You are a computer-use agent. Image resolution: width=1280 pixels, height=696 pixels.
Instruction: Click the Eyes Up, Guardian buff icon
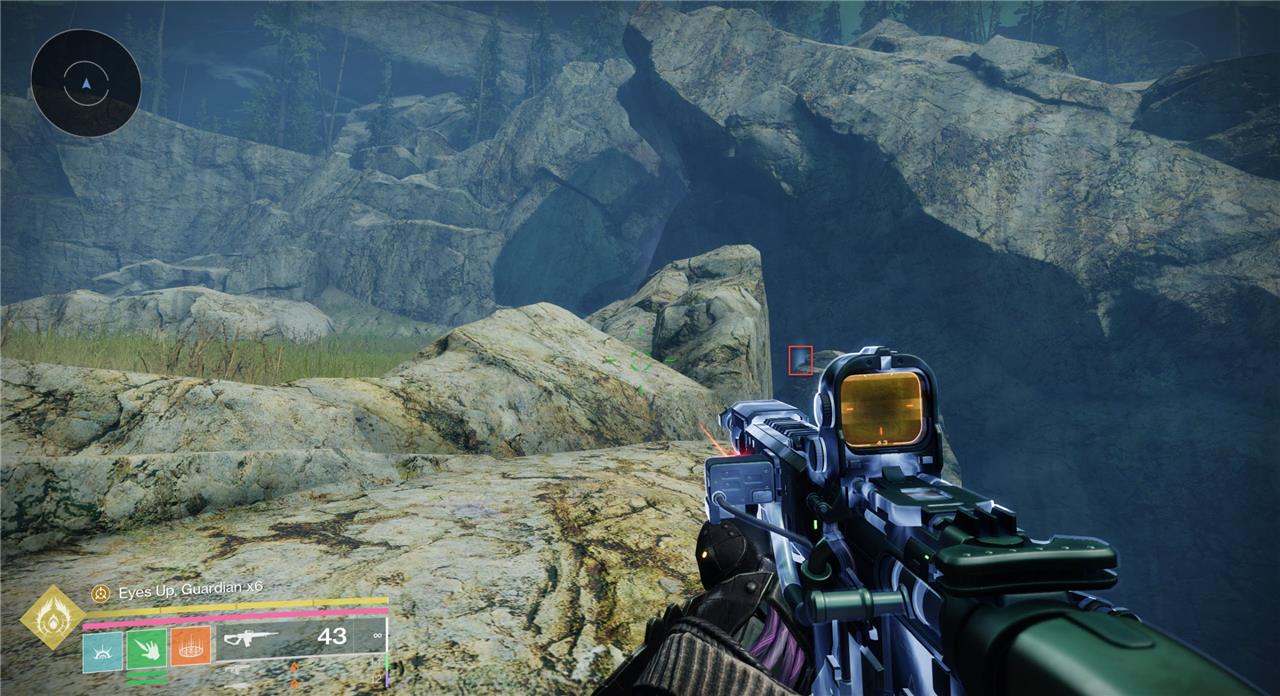click(100, 592)
